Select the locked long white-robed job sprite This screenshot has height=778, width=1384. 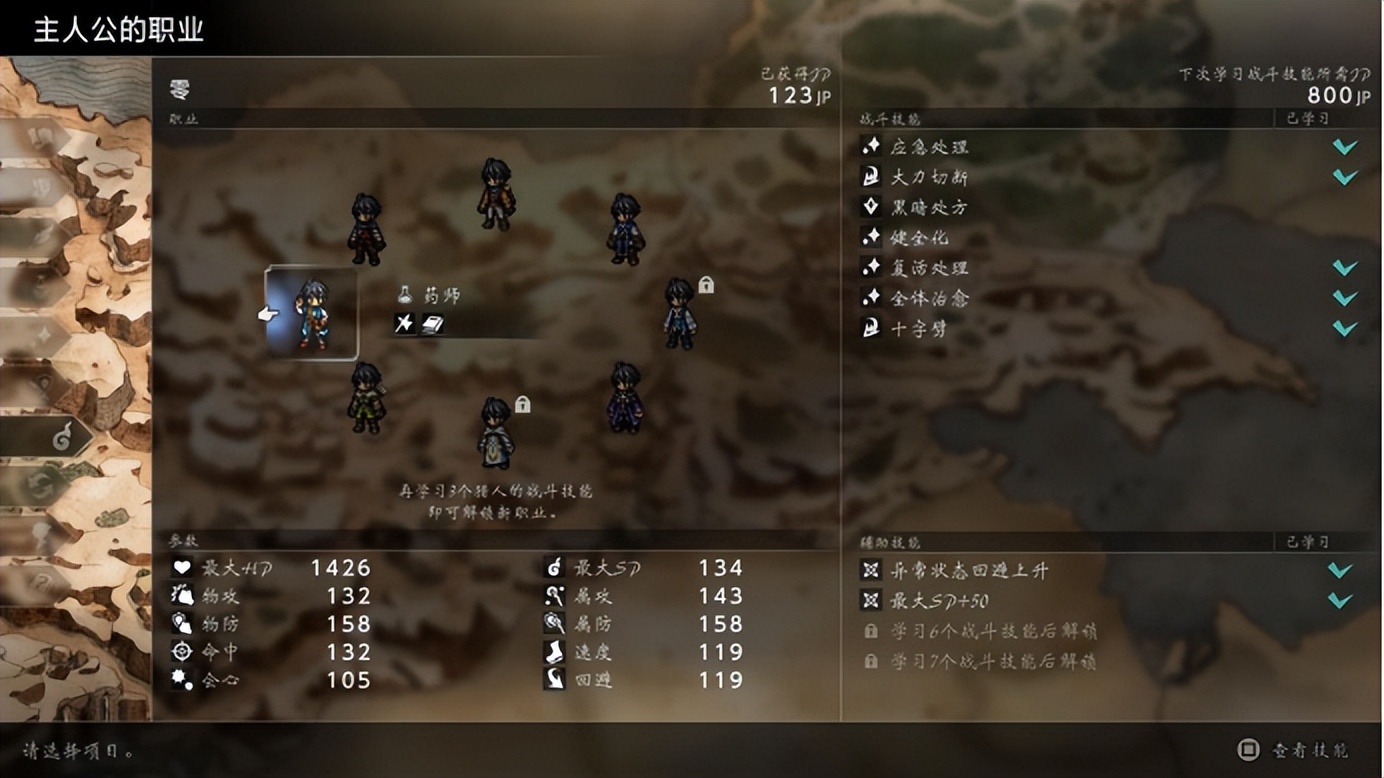(496, 434)
